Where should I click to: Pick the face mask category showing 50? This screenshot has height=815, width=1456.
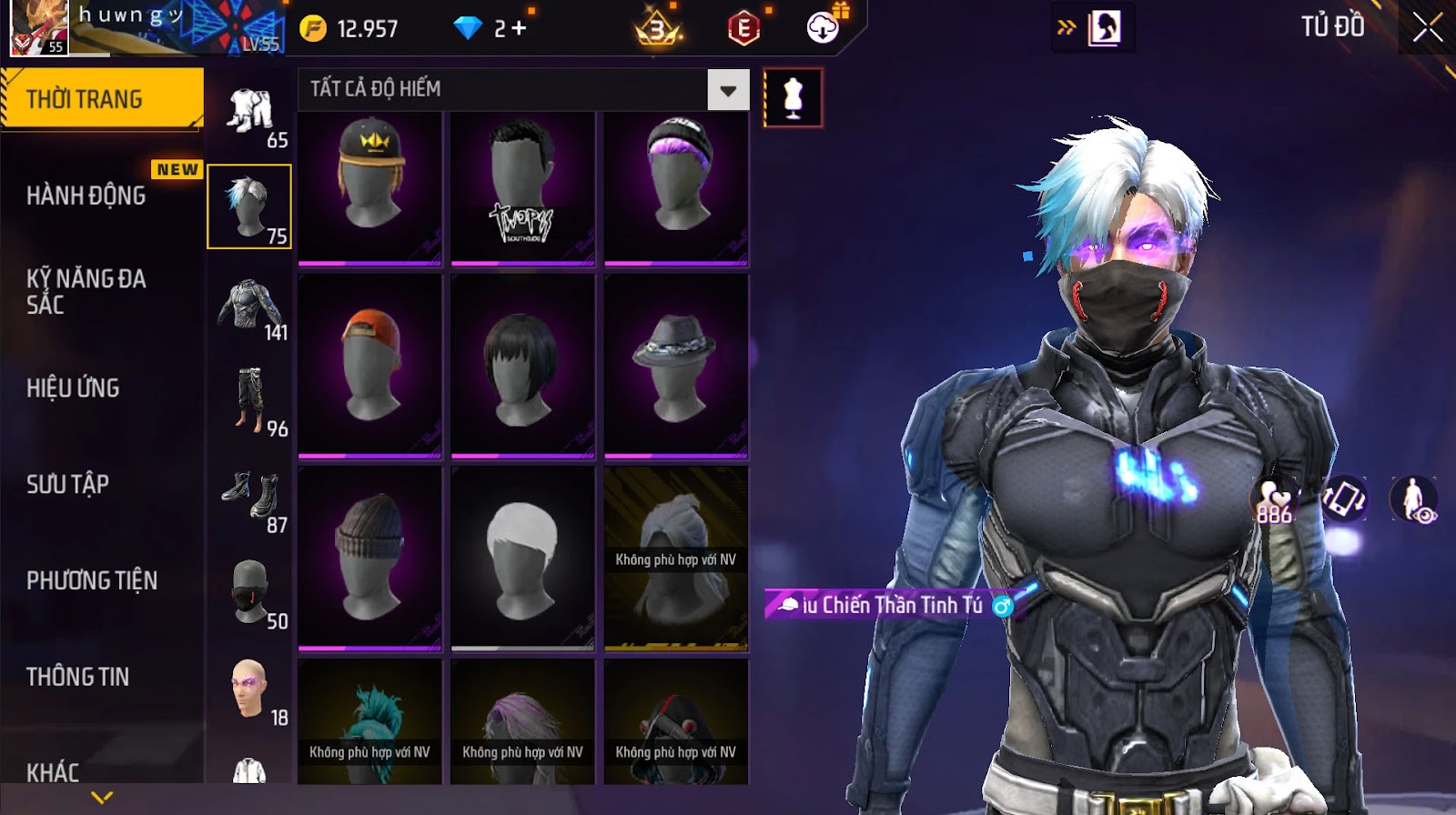coord(249,596)
